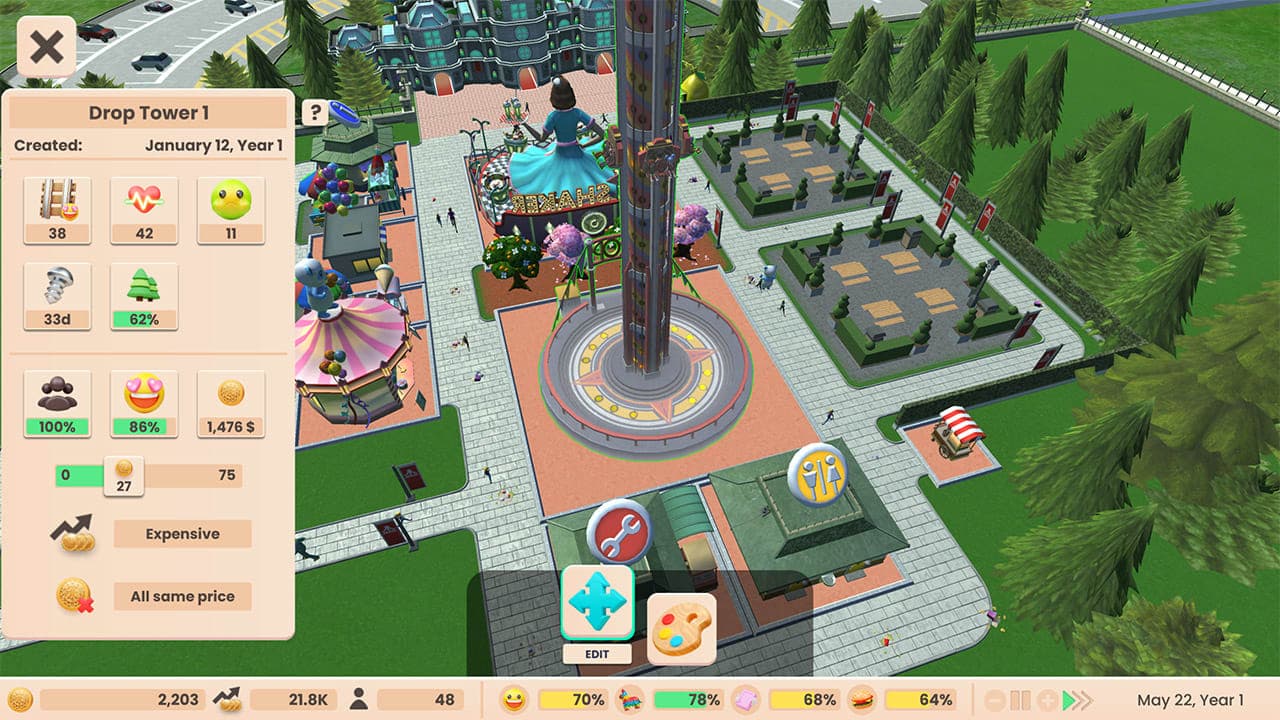Open the help question mark panel
Screen dimensions: 1280x720
pyautogui.click(x=318, y=111)
